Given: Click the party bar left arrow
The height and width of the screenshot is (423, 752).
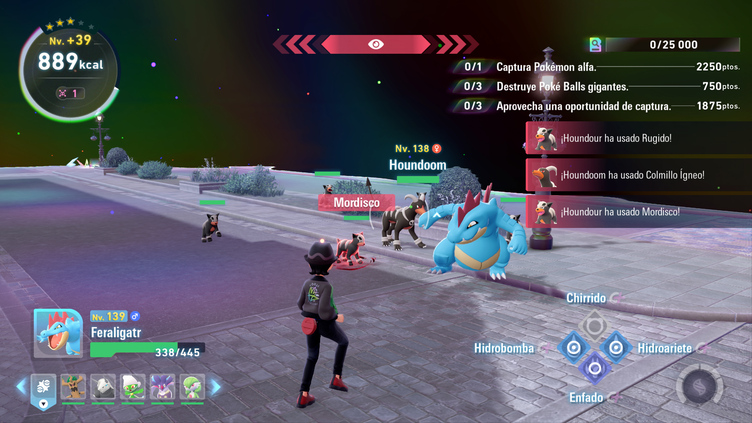Looking at the screenshot, I should pos(20,387).
